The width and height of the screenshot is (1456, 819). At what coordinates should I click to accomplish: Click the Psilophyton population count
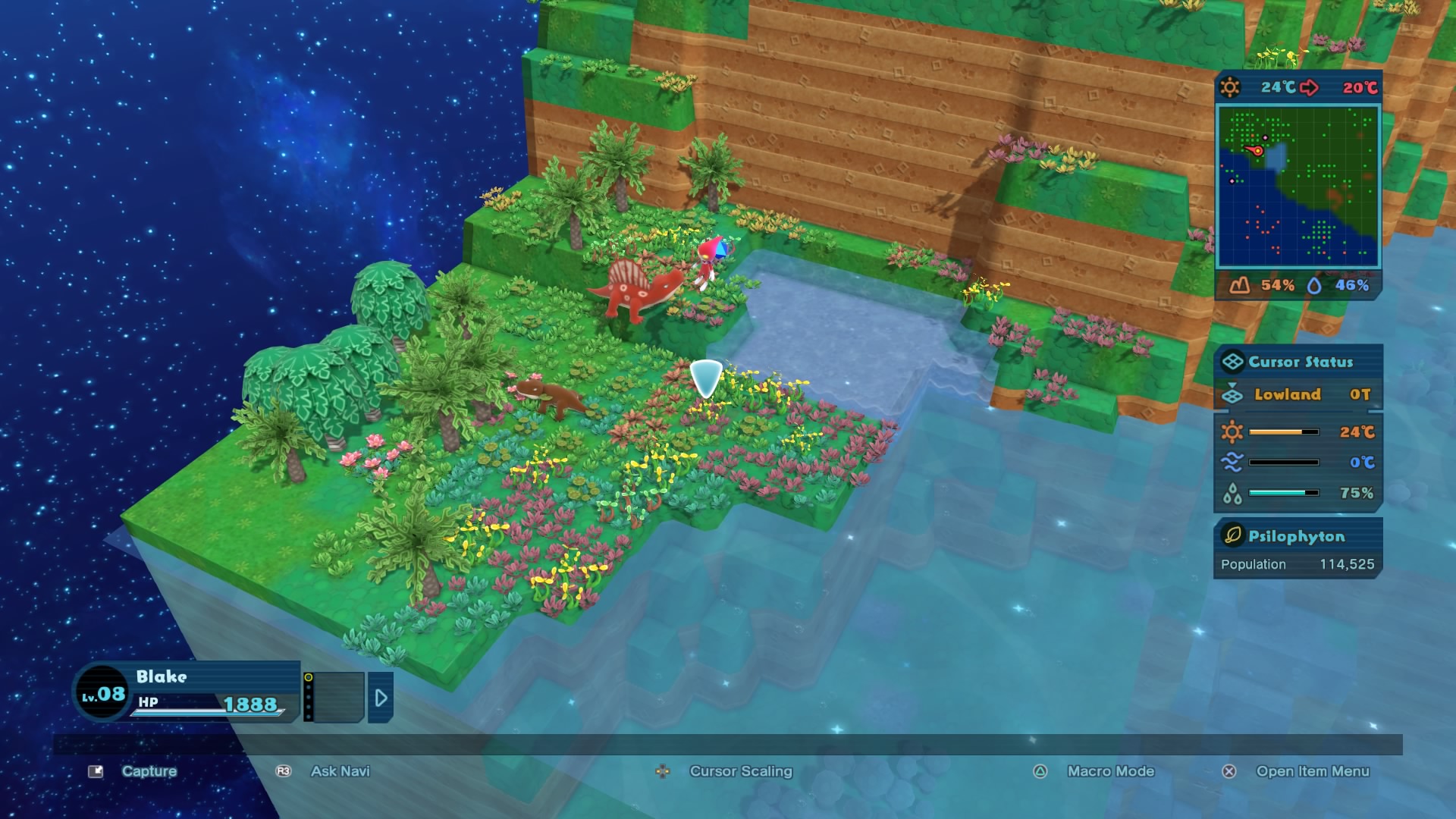tap(1348, 564)
